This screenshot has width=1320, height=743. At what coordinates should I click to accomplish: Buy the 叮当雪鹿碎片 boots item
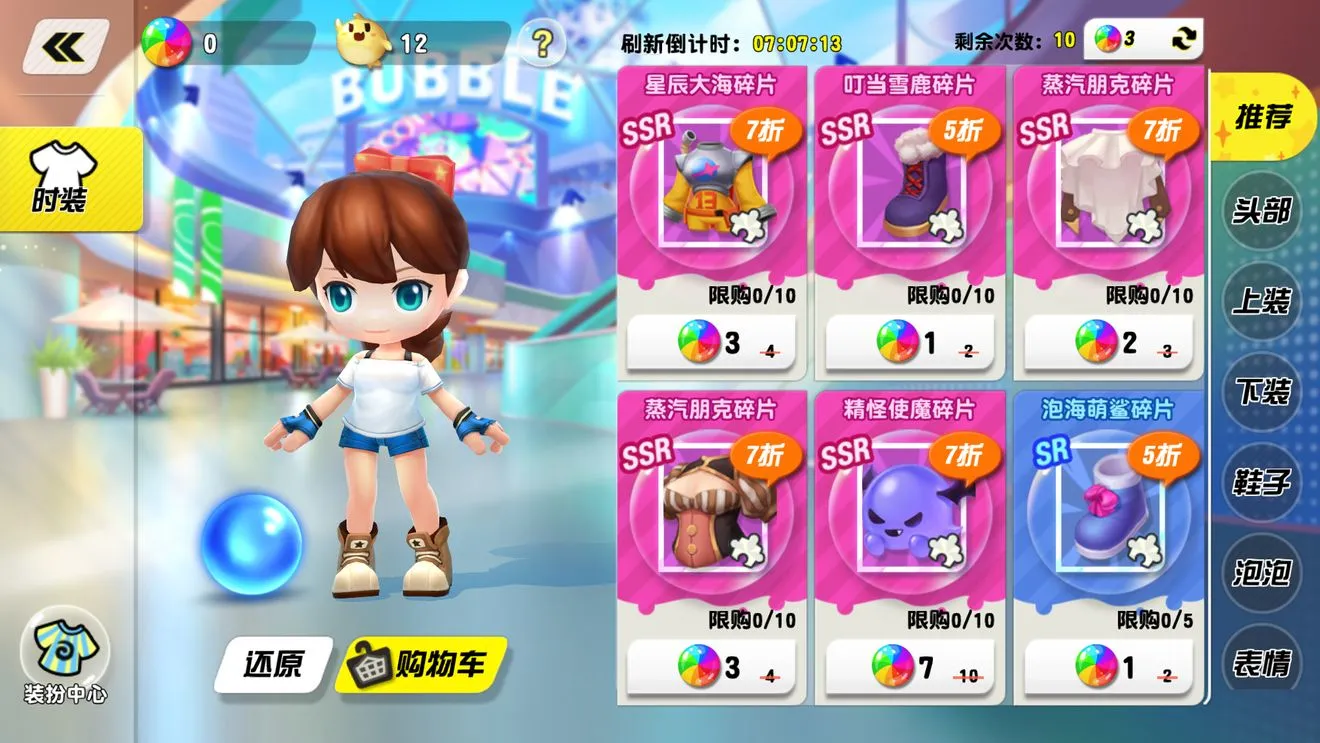[909, 343]
